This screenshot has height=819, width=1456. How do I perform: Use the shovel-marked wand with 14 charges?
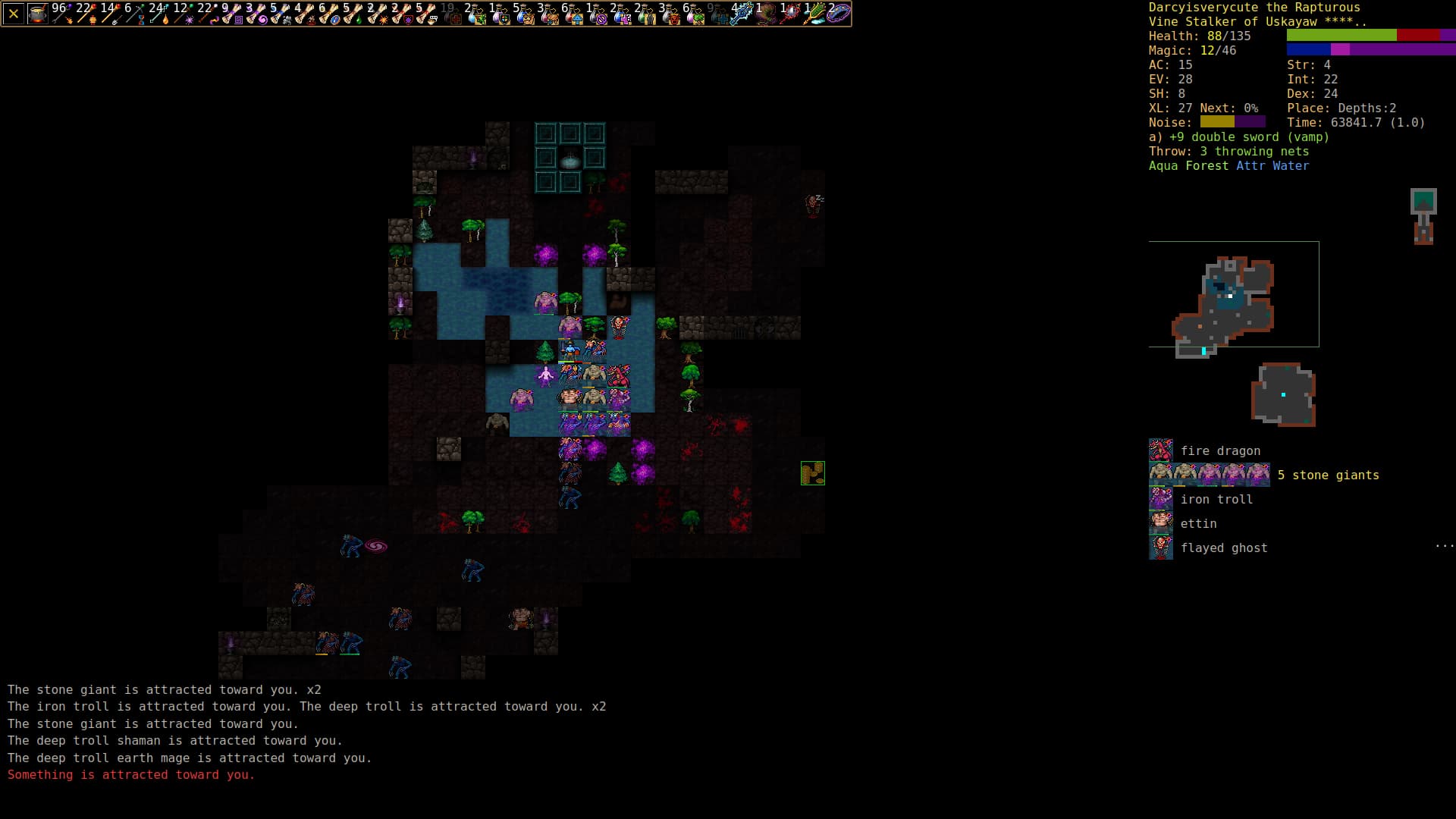tap(110, 14)
